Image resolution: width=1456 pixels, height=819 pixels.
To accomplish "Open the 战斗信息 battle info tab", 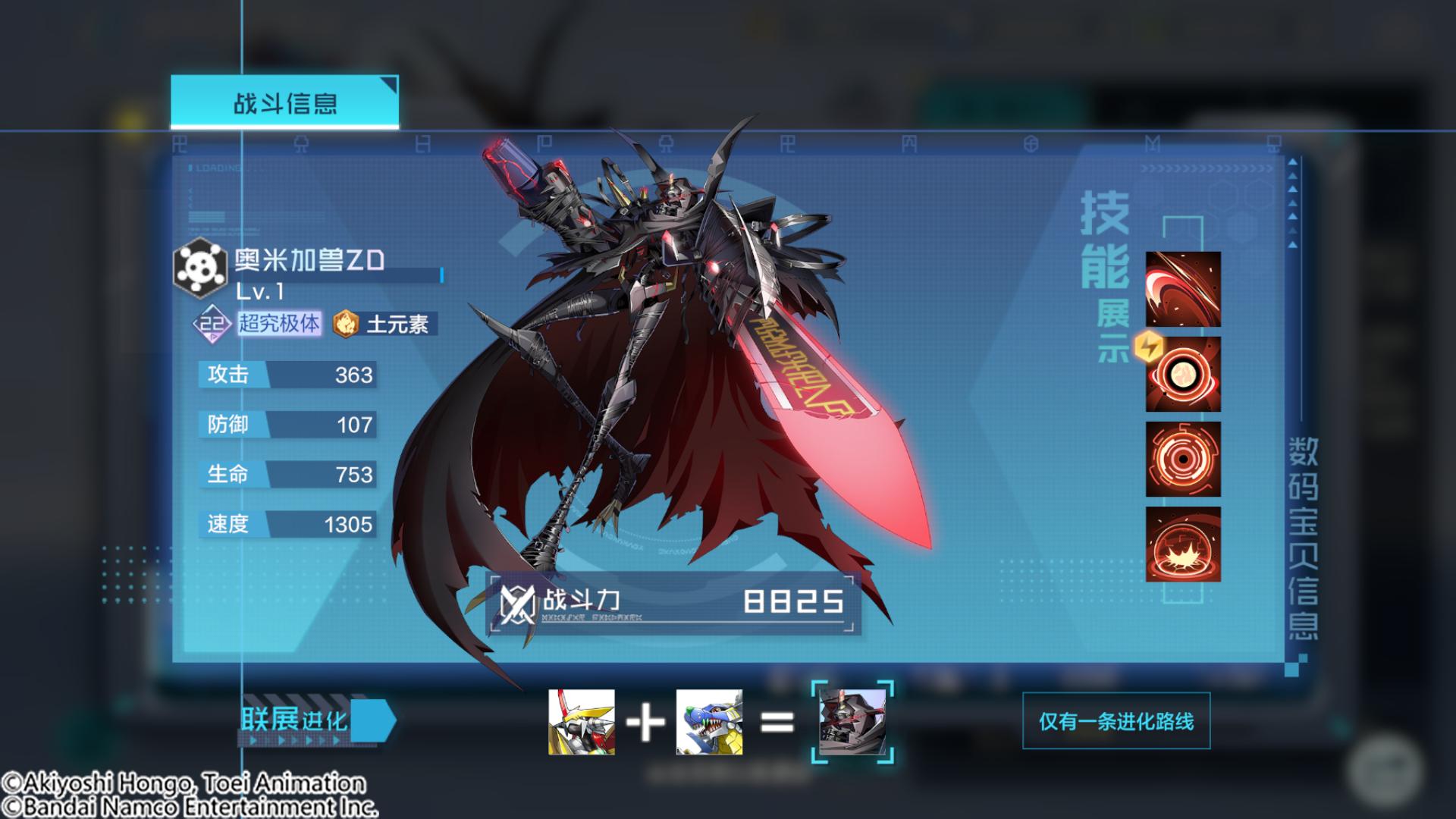I will pyautogui.click(x=284, y=102).
